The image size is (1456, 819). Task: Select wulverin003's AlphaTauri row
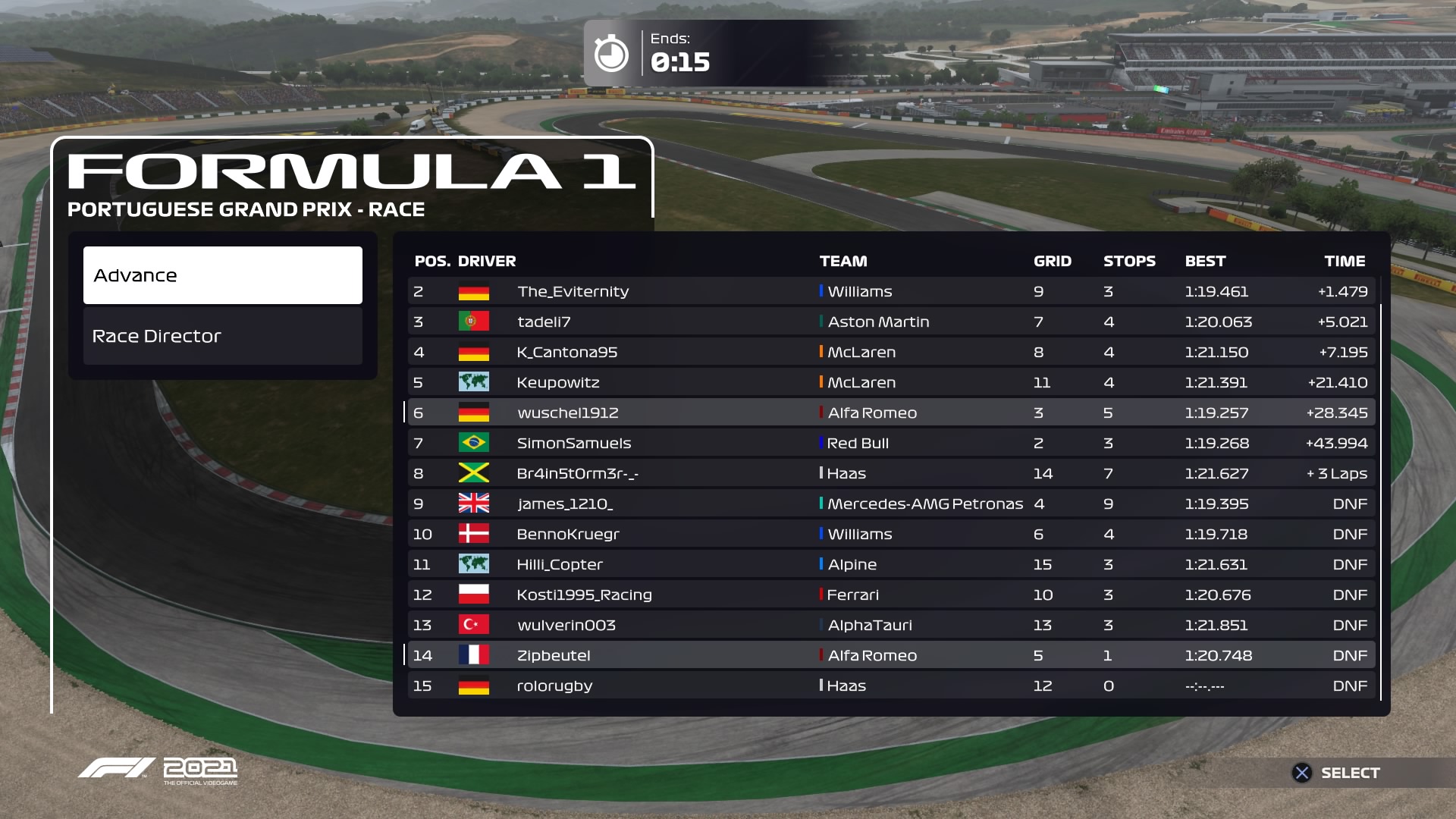(891, 625)
